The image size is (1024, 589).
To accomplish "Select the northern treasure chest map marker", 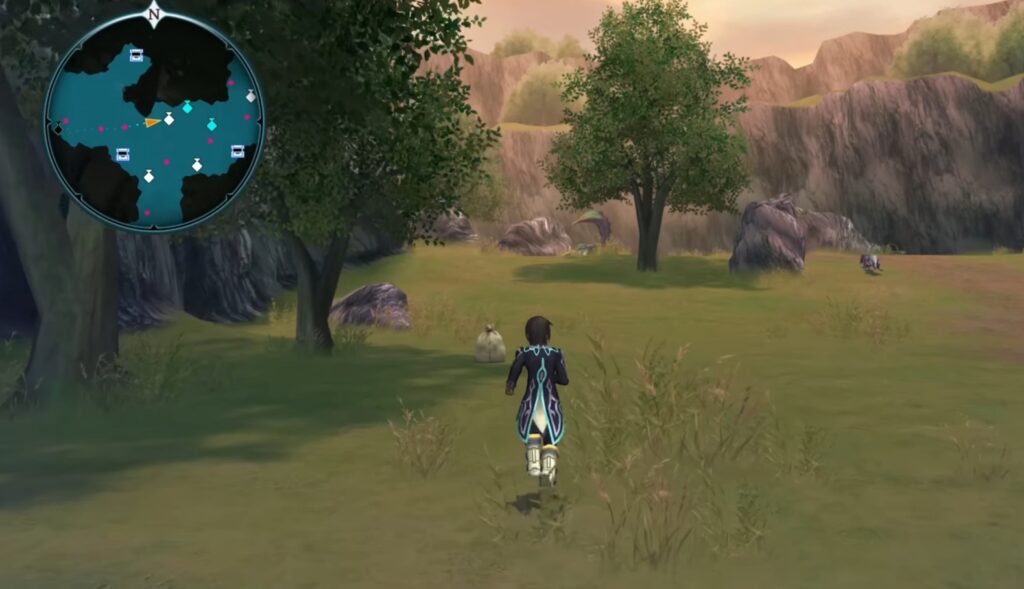I will 136,55.
